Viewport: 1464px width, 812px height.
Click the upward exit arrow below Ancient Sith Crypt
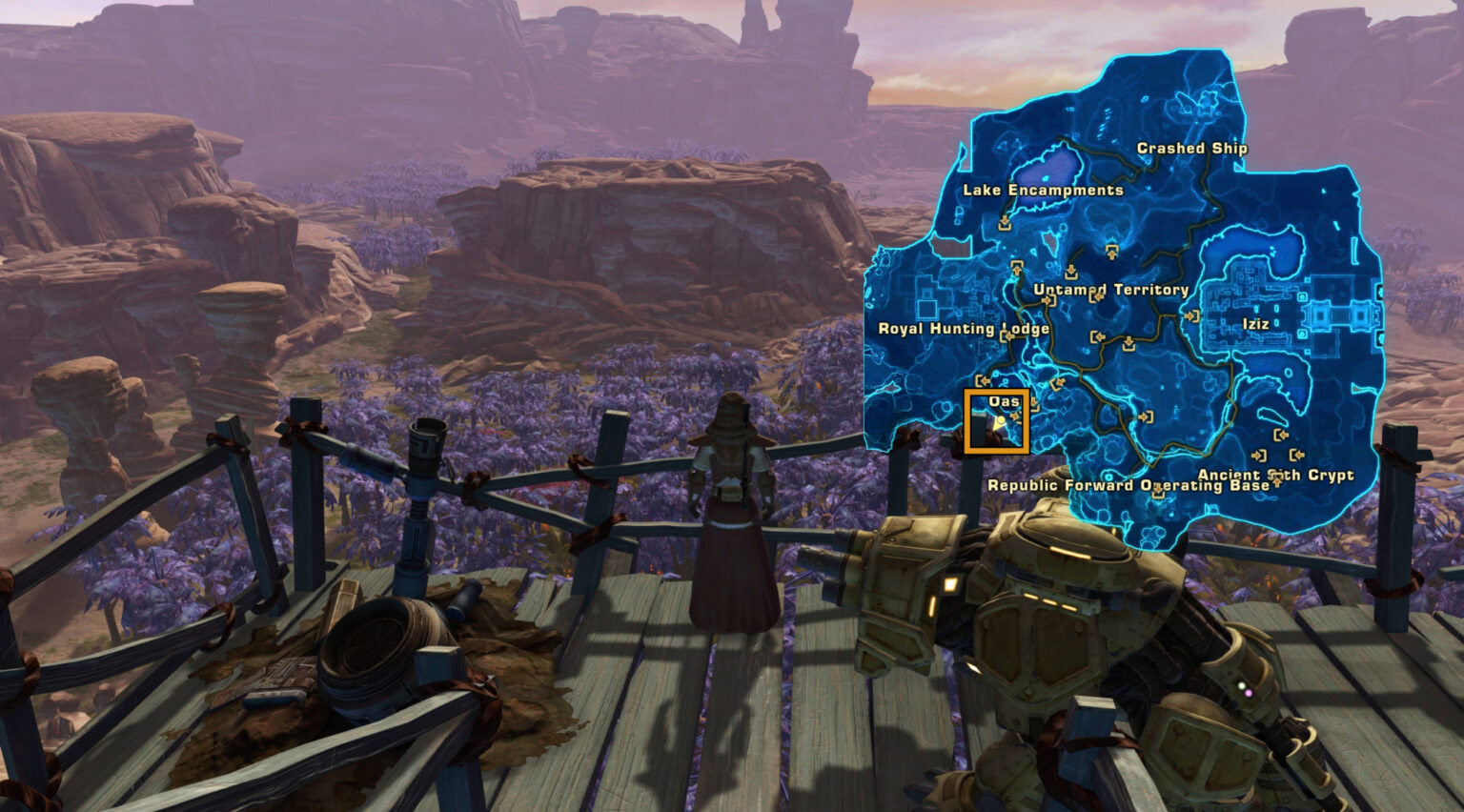click(1278, 481)
